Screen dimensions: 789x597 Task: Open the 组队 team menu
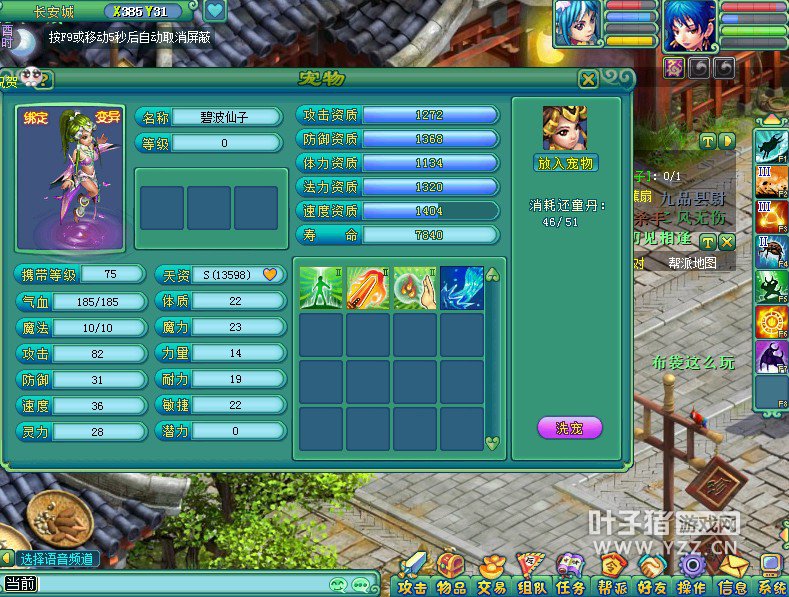pyautogui.click(x=531, y=574)
